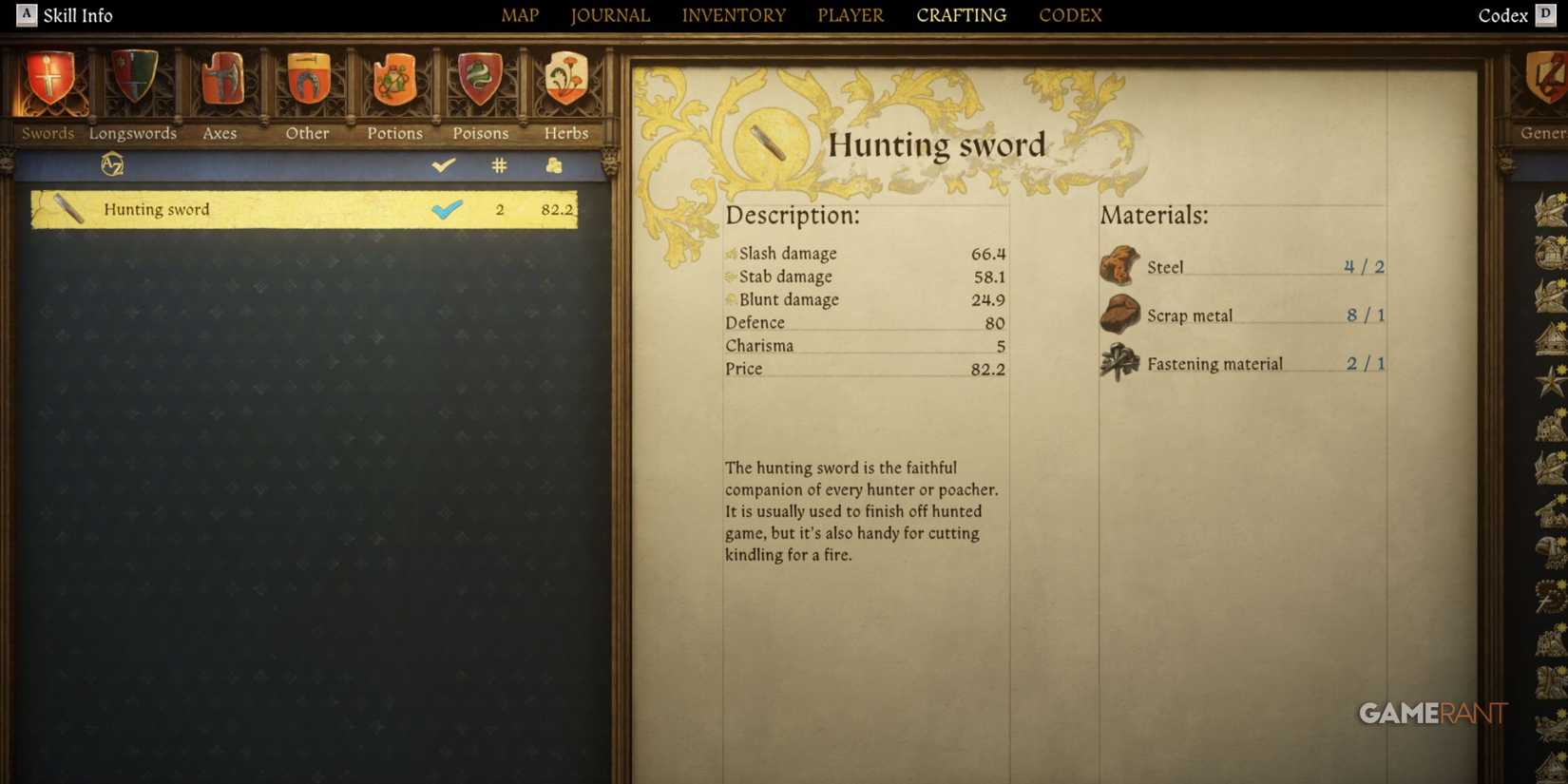Sort by materials using clubs icon
The width and height of the screenshot is (1568, 784).
(554, 164)
